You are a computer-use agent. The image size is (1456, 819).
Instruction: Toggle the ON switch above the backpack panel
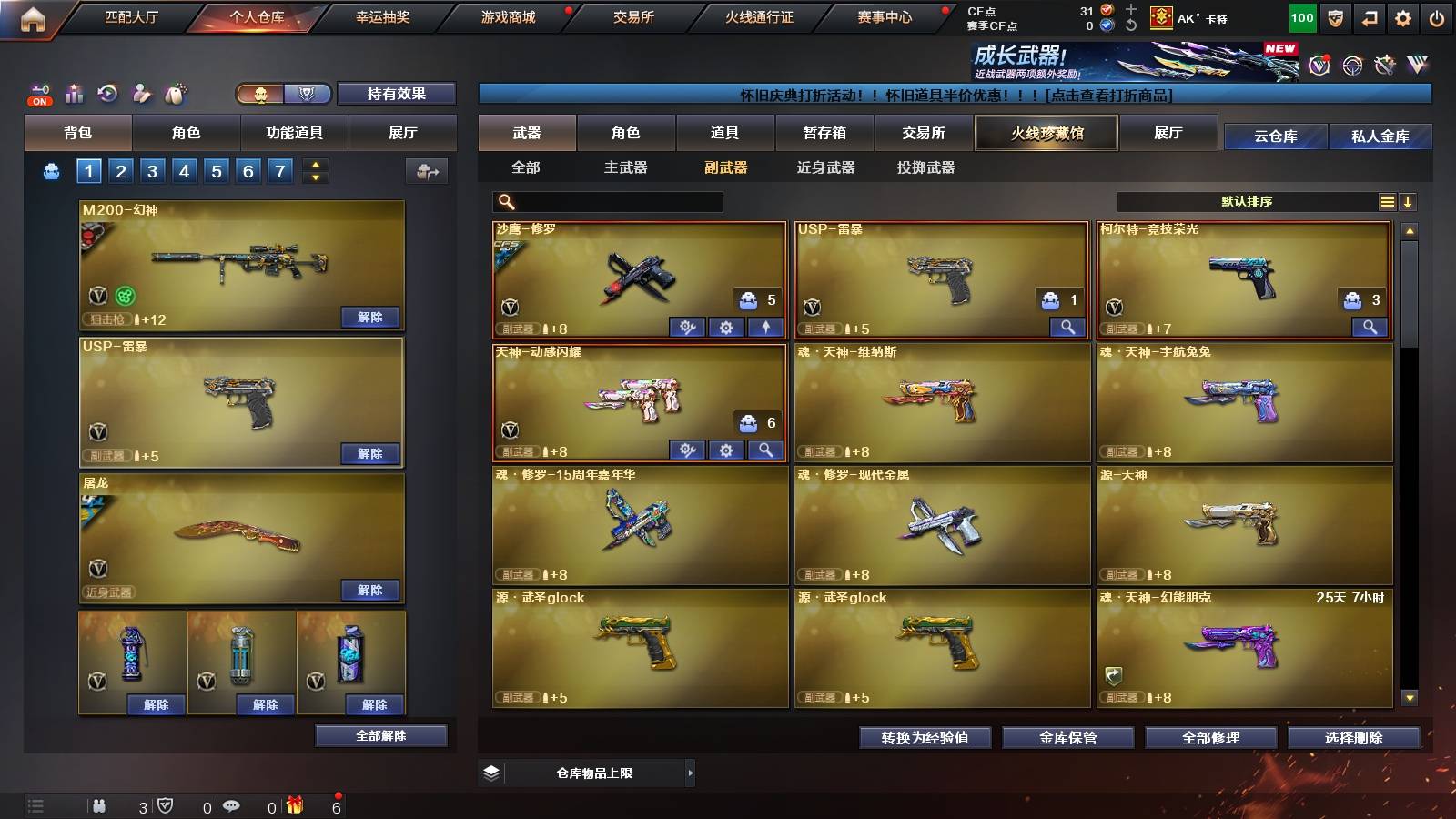tap(38, 100)
